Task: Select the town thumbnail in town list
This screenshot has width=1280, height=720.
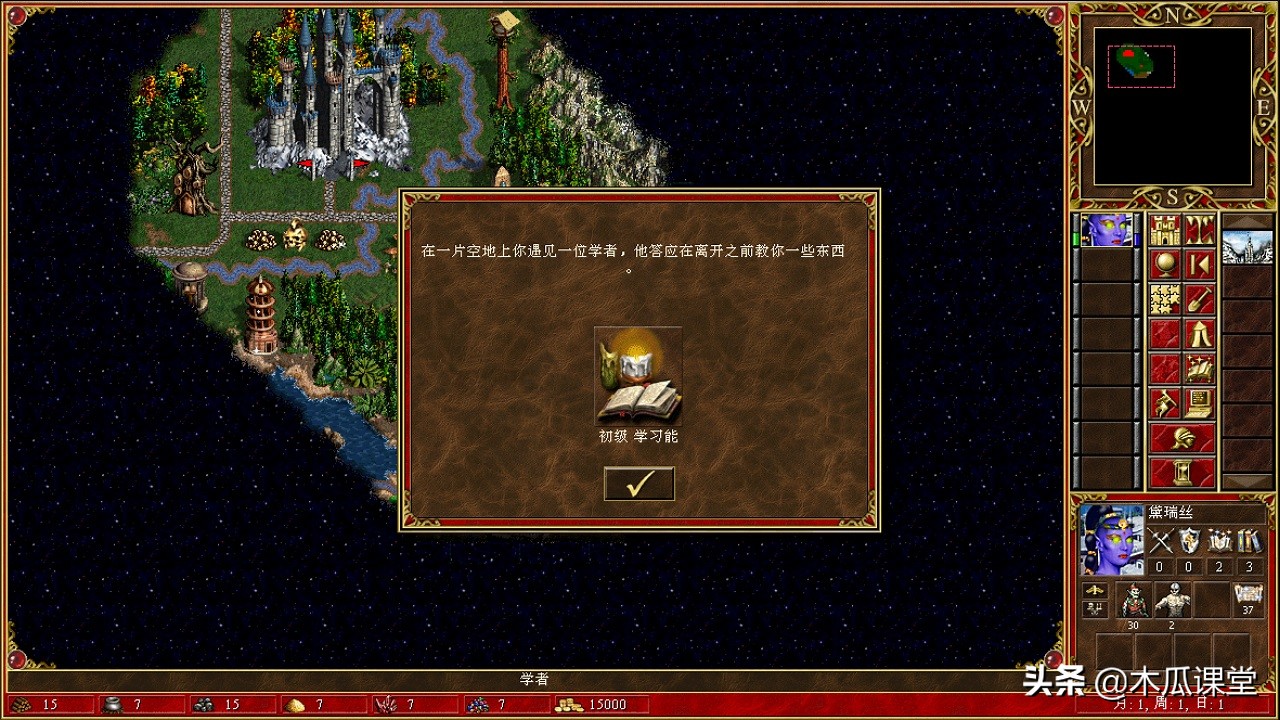Action: tap(1248, 246)
